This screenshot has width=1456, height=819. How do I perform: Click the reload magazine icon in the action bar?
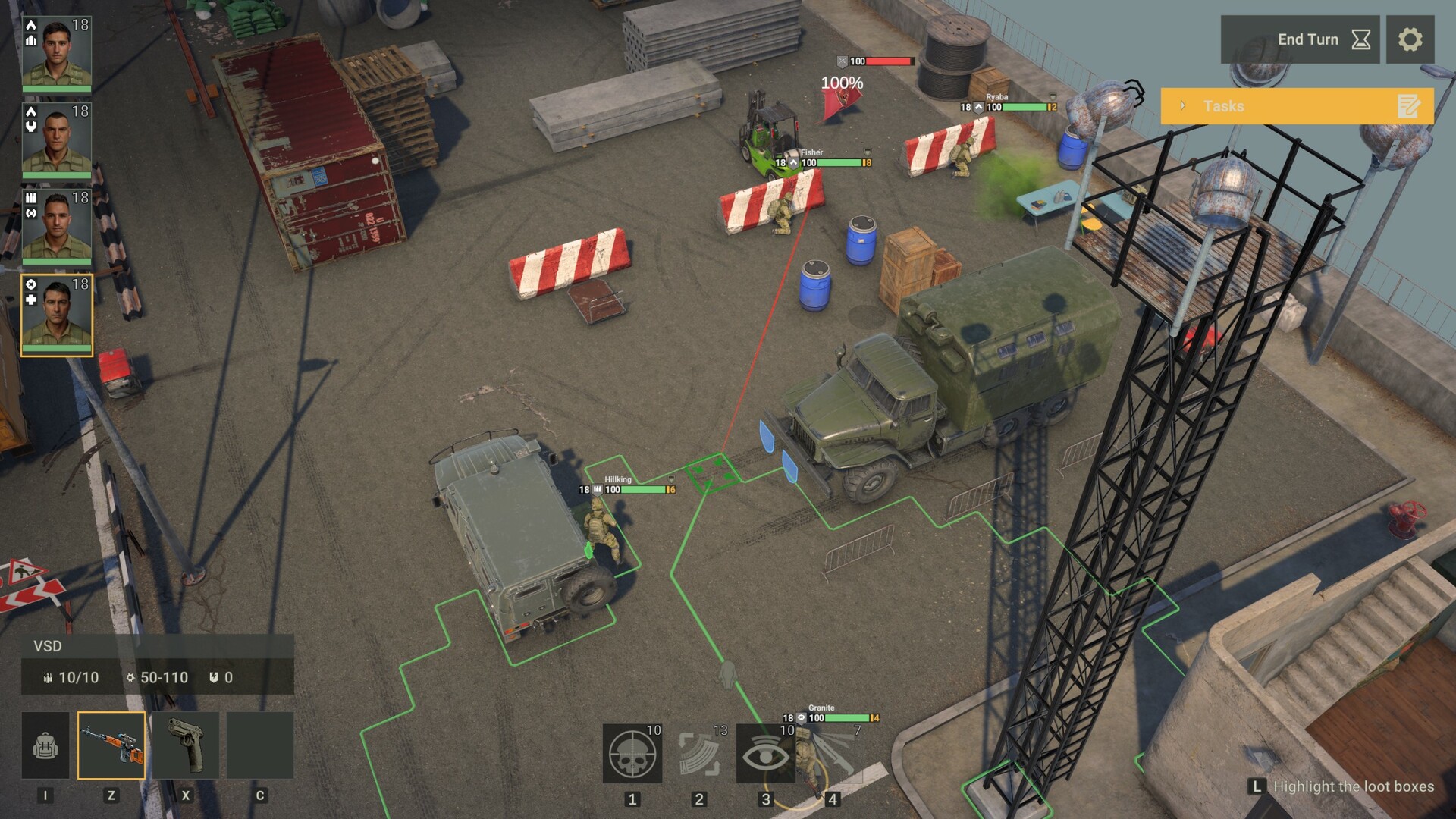tap(699, 755)
